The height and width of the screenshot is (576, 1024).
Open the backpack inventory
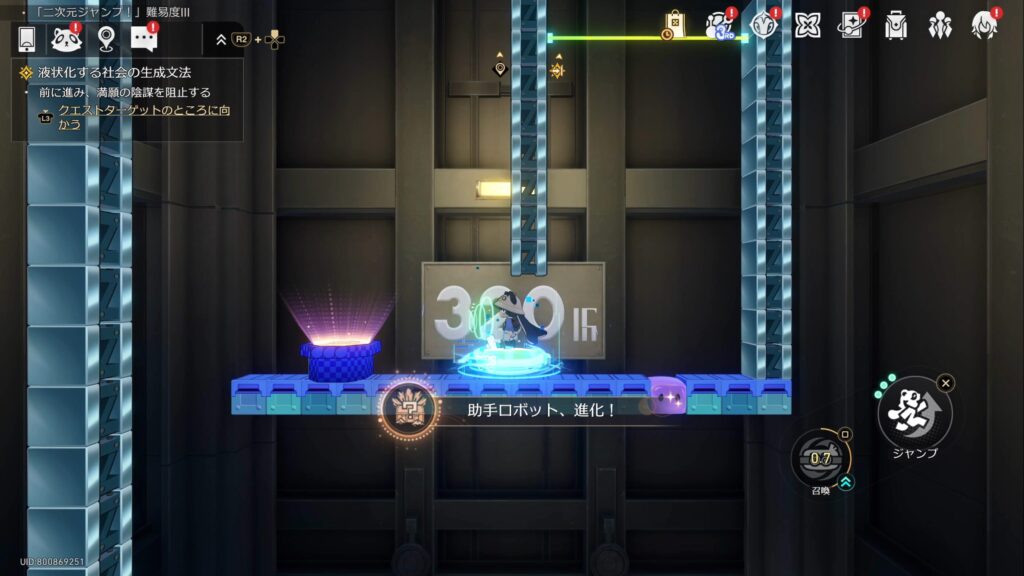pos(895,25)
